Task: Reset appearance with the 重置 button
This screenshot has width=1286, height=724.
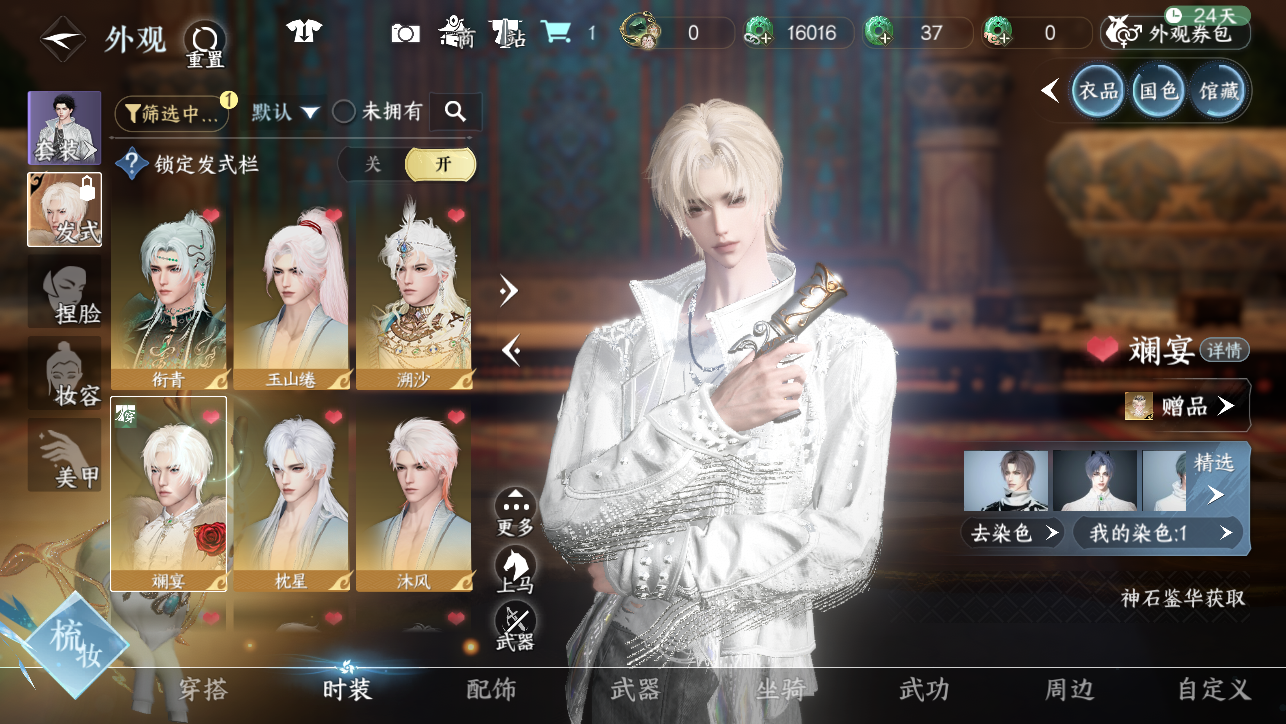Action: [205, 43]
